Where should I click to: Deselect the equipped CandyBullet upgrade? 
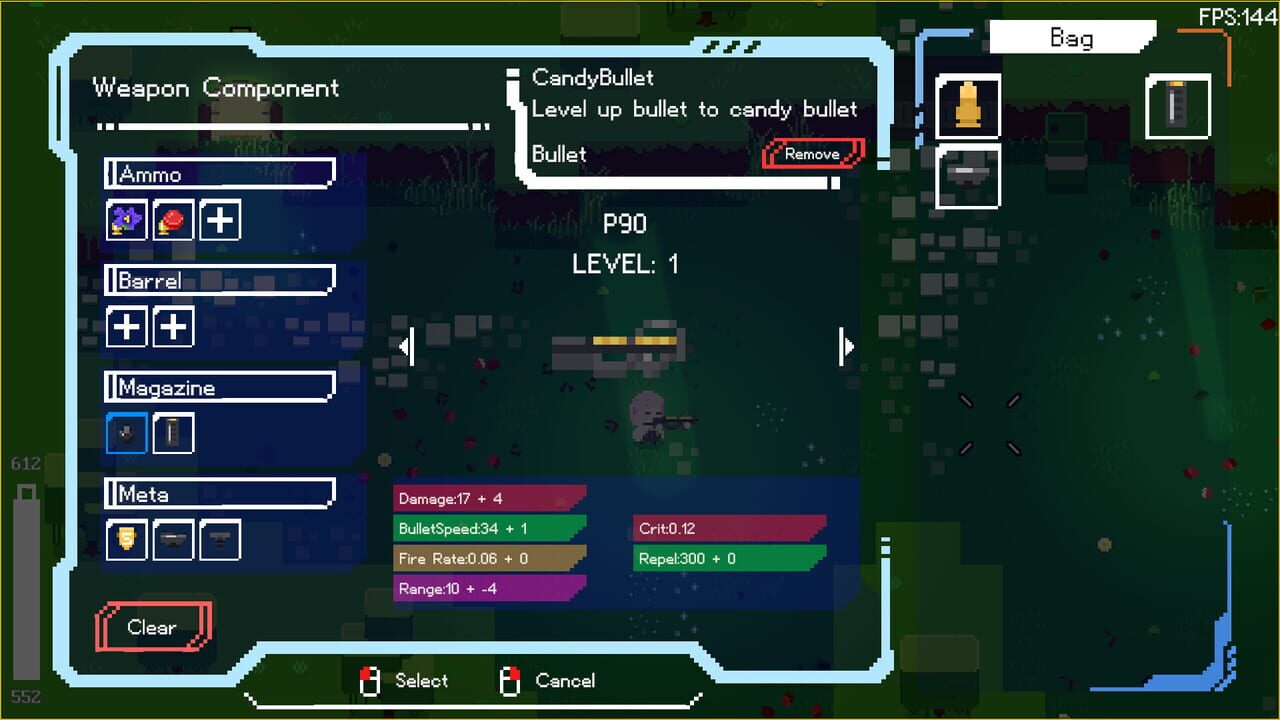(x=812, y=154)
